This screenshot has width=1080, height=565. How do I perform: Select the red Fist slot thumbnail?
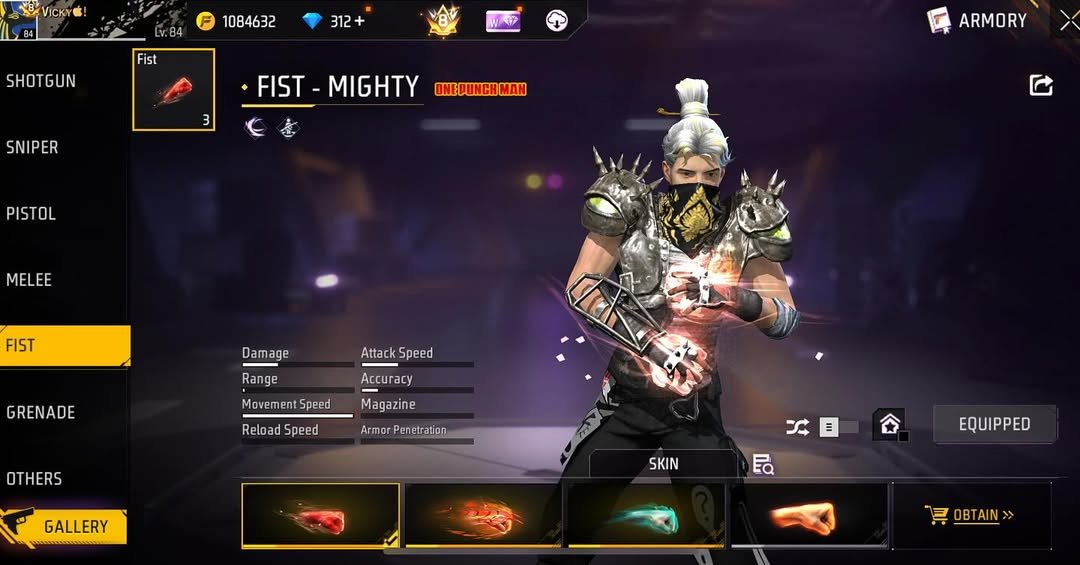[173, 90]
